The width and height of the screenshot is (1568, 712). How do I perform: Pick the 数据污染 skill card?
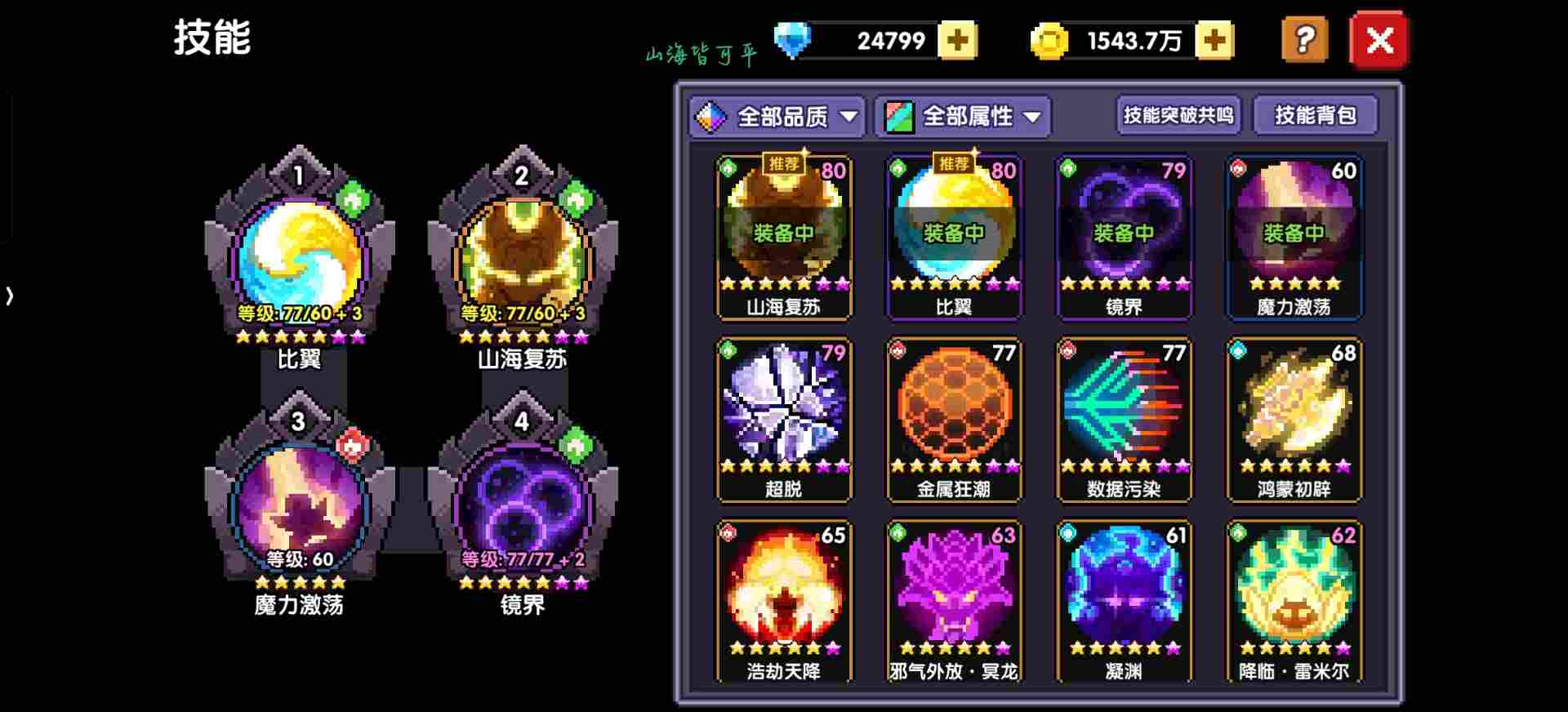point(1124,418)
